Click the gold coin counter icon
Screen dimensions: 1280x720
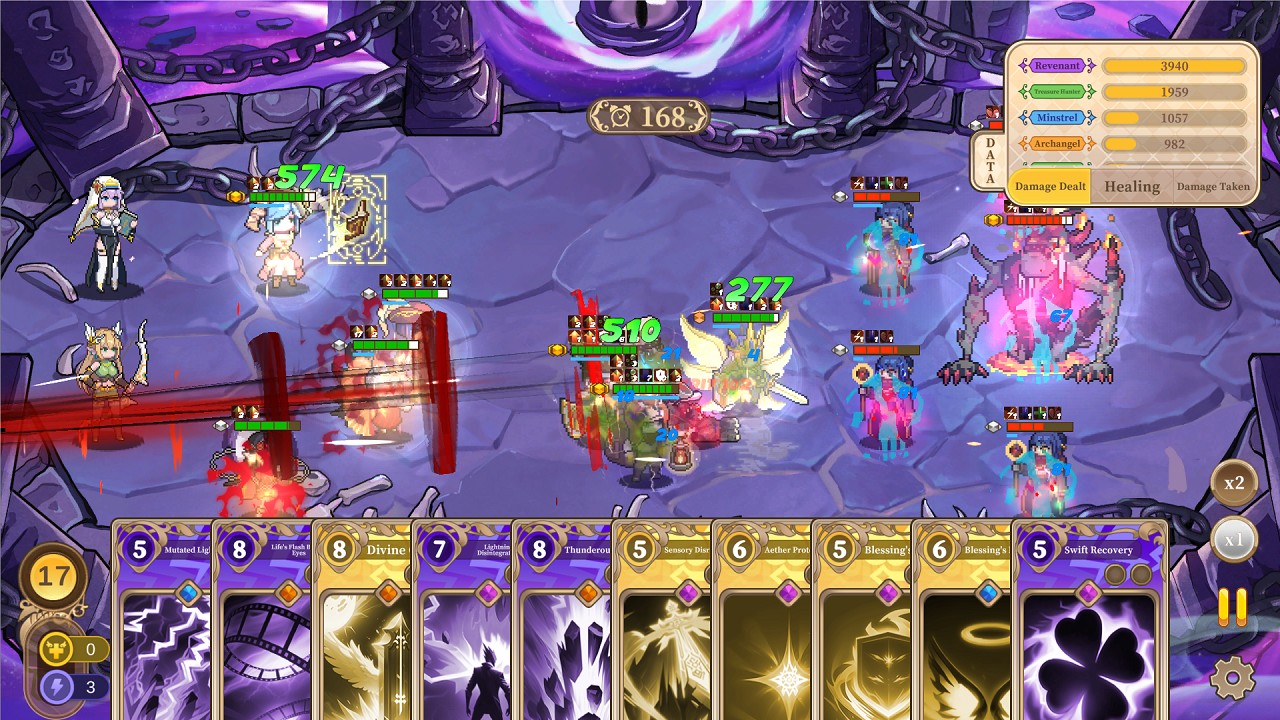click(x=53, y=576)
